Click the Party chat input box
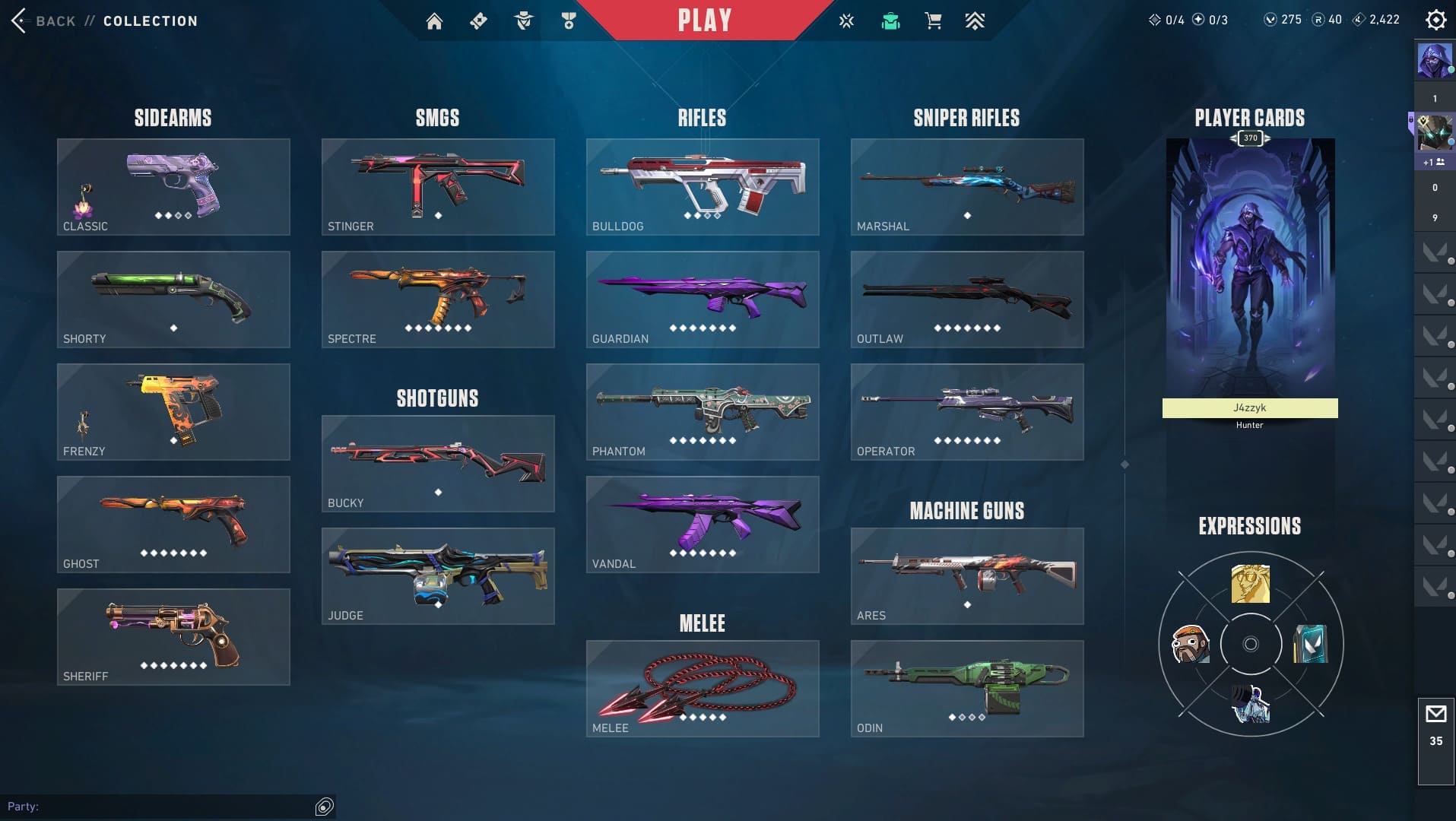 (167, 807)
